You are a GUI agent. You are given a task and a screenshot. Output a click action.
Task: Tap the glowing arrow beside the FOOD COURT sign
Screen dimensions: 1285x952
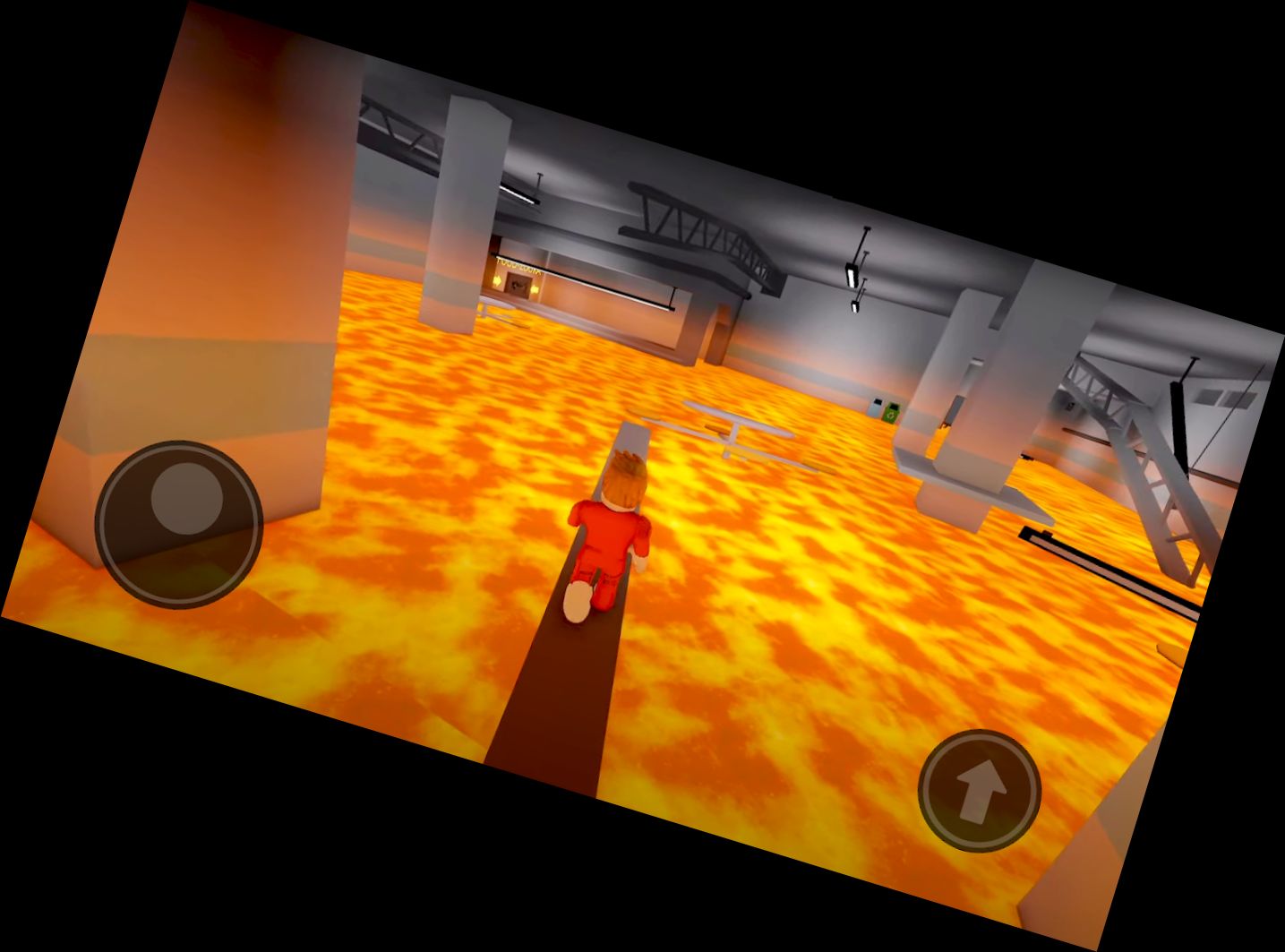pyautogui.click(x=499, y=280)
